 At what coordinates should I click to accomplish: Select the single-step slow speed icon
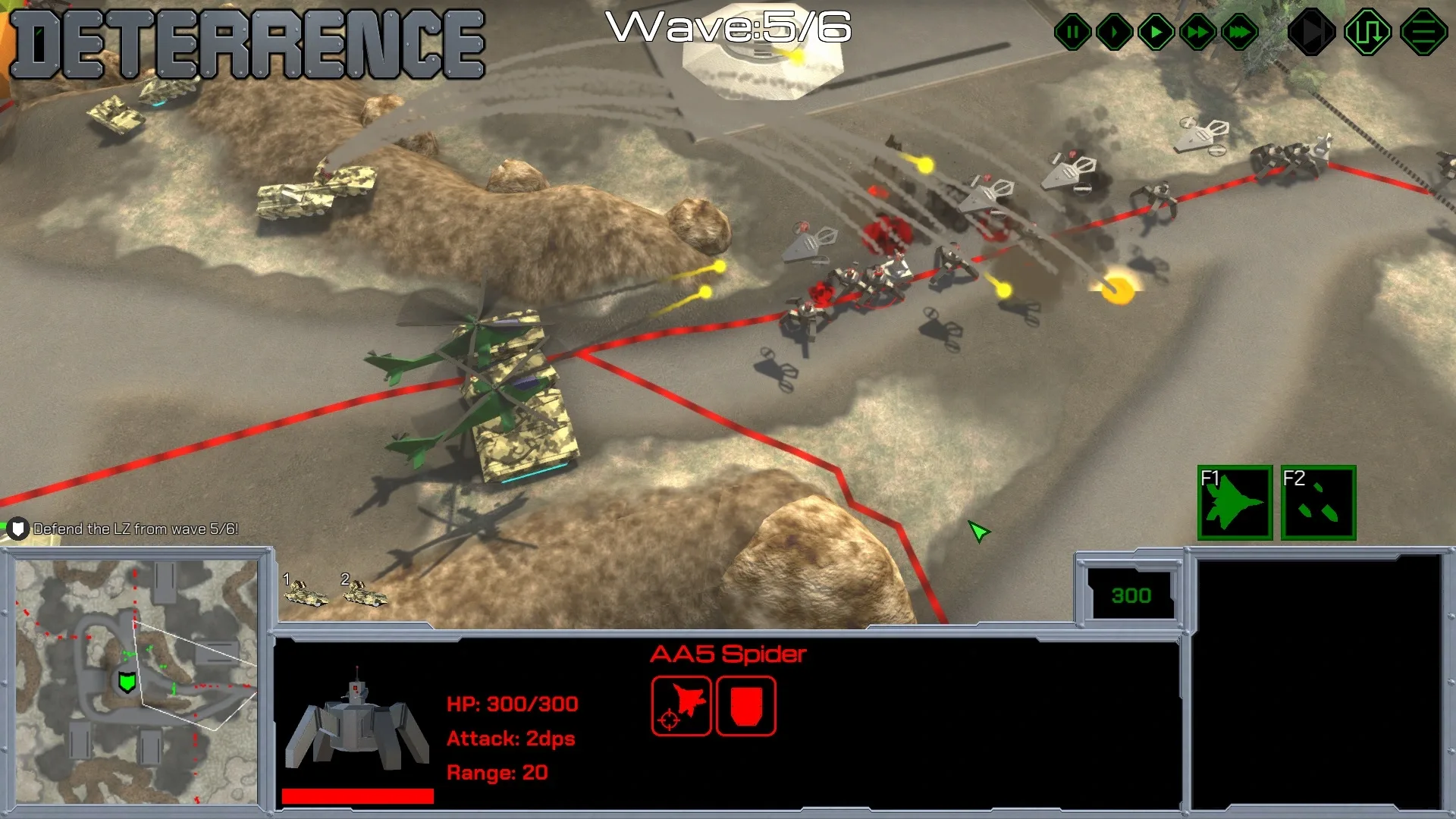click(x=1114, y=32)
